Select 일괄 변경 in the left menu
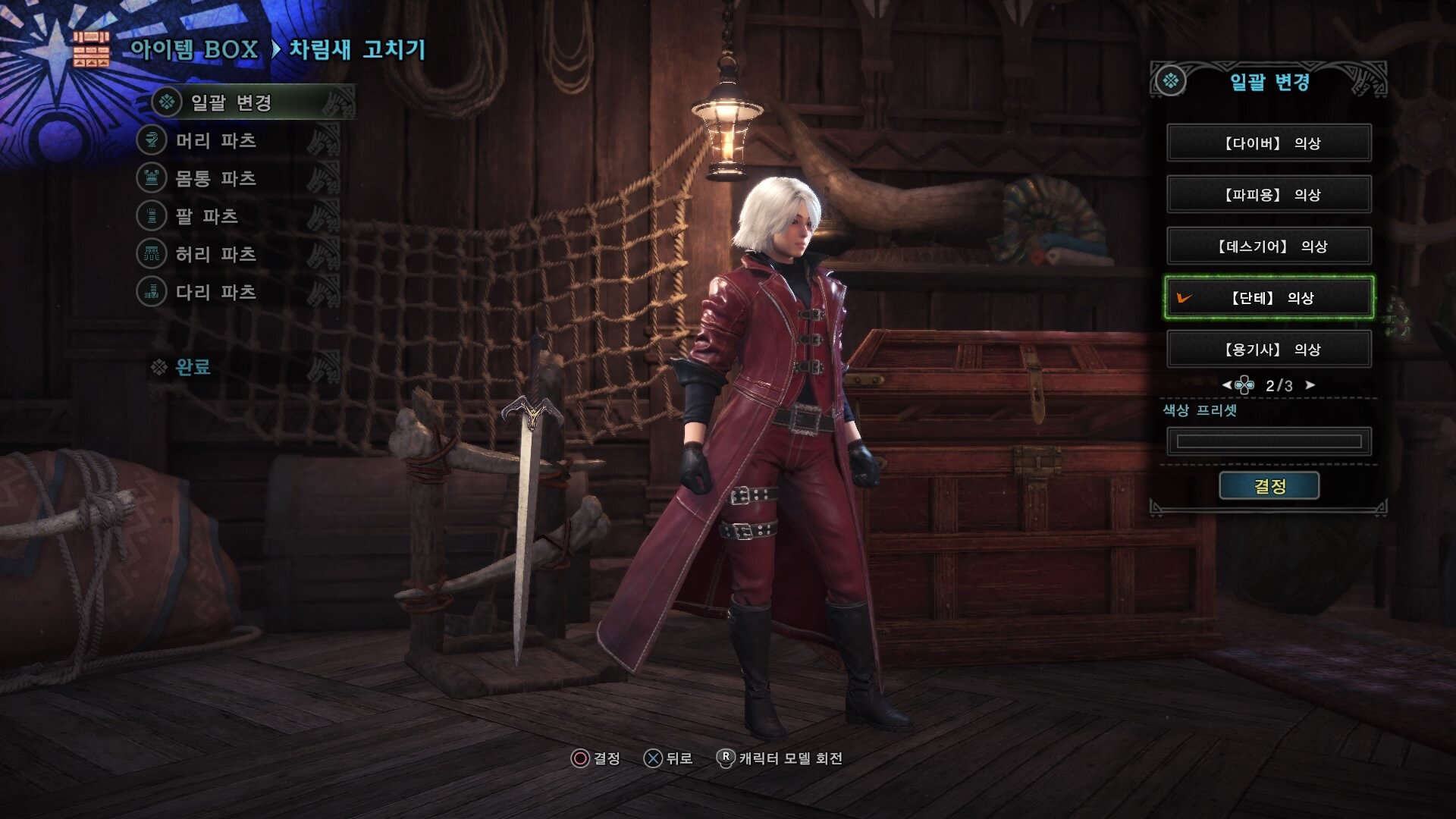1456x819 pixels. (231, 102)
